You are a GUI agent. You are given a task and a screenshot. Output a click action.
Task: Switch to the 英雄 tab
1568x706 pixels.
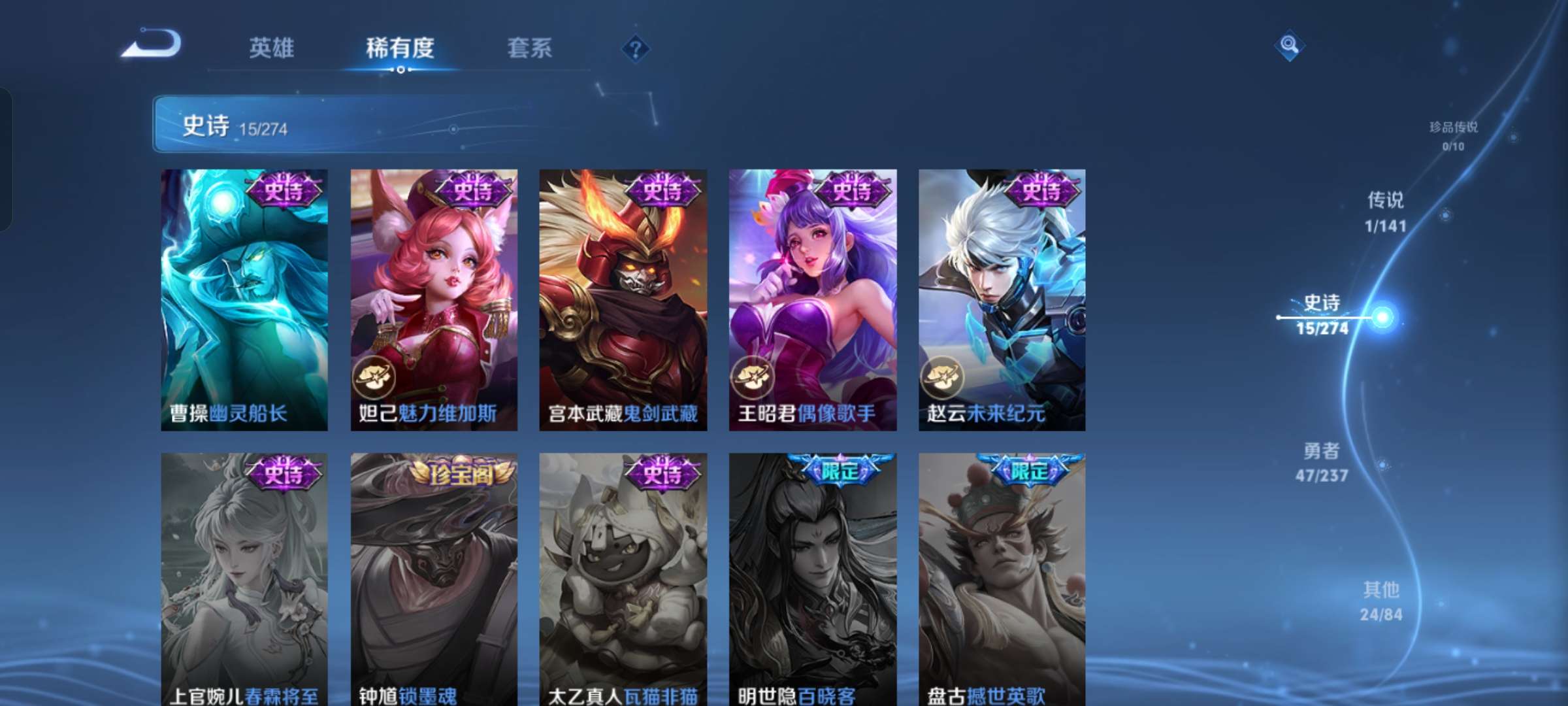coord(273,48)
